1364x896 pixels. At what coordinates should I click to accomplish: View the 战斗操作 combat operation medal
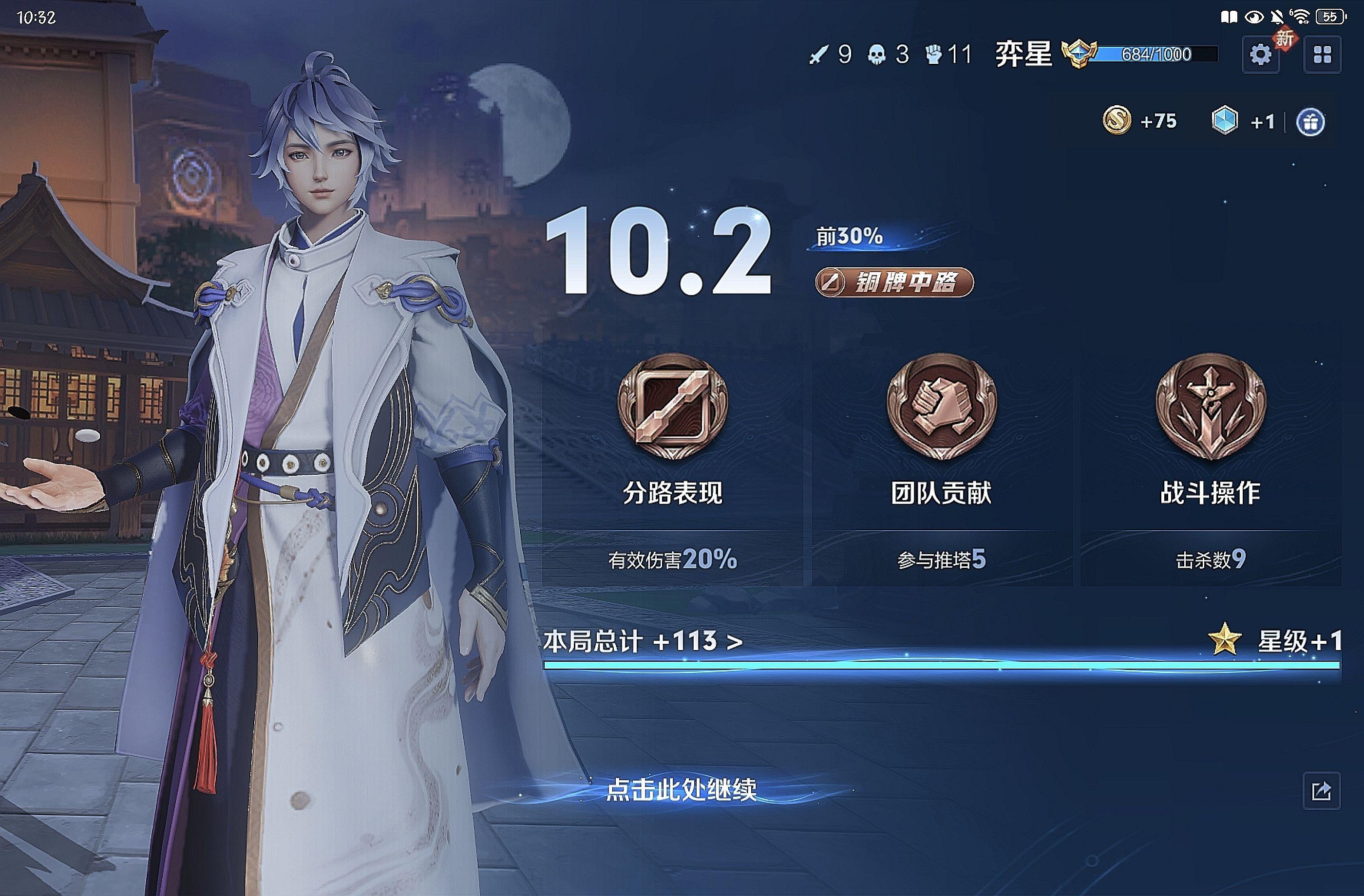[x=1211, y=406]
